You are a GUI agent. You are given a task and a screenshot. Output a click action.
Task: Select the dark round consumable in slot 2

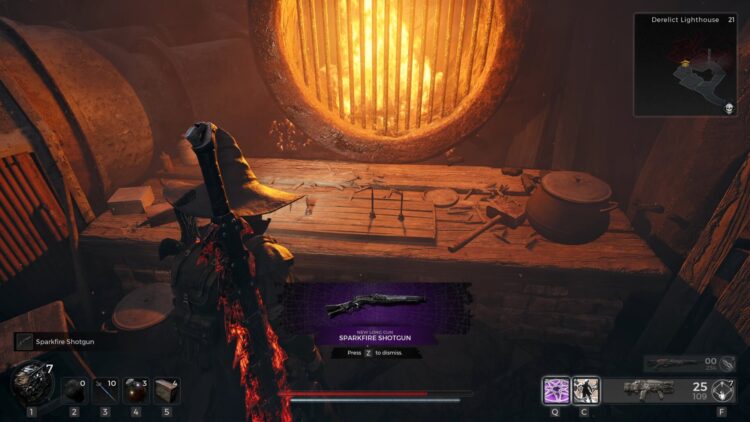(x=74, y=390)
